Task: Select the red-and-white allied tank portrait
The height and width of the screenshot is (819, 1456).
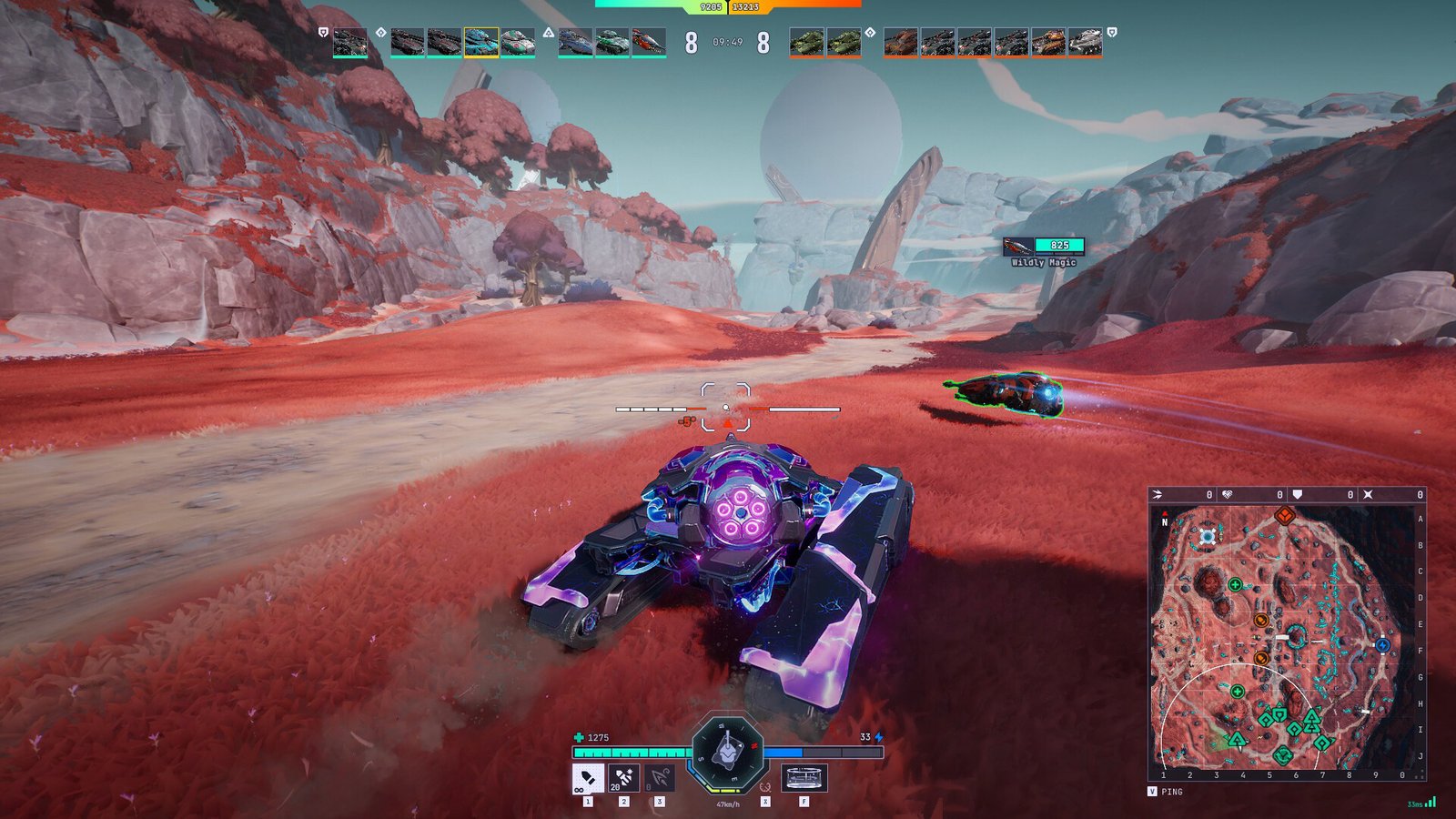Action: pyautogui.click(x=649, y=42)
